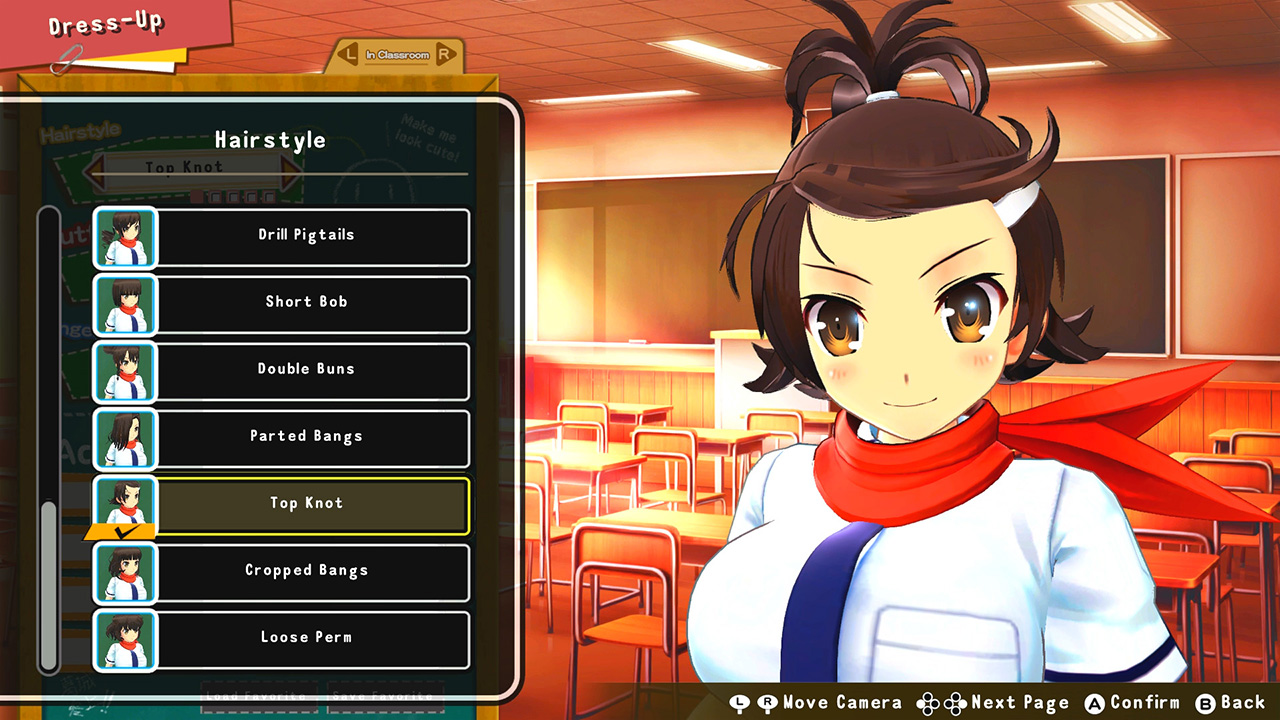The image size is (1280, 720).
Task: Select the Double Buns hairstyle icon
Action: coord(124,368)
